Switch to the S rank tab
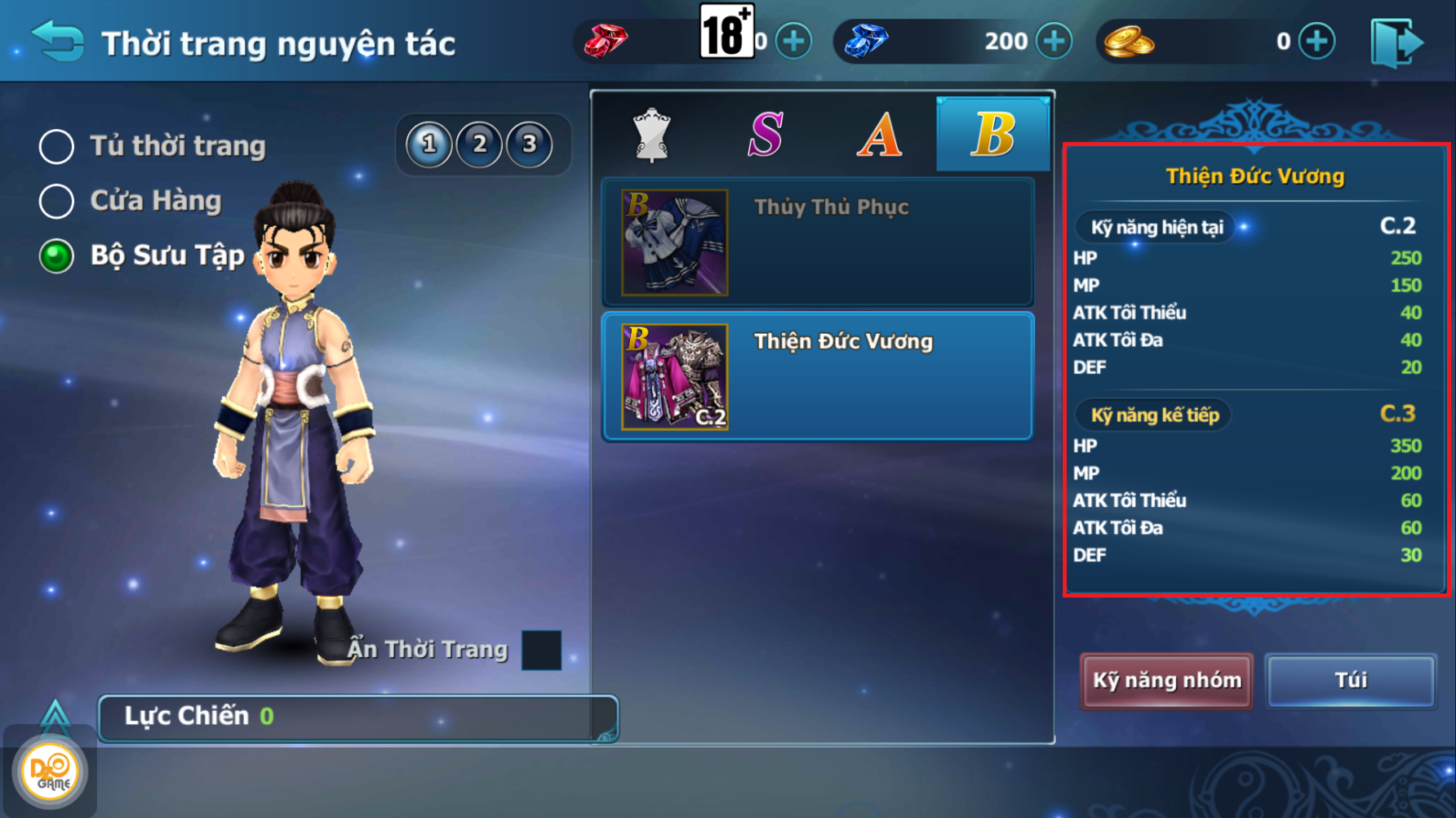1456x818 pixels. pos(766,135)
